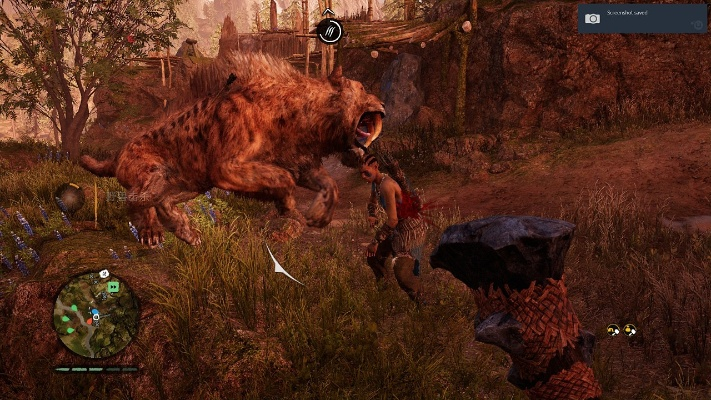Click the camera icon in the notification
The height and width of the screenshot is (400, 711).
pyautogui.click(x=592, y=18)
